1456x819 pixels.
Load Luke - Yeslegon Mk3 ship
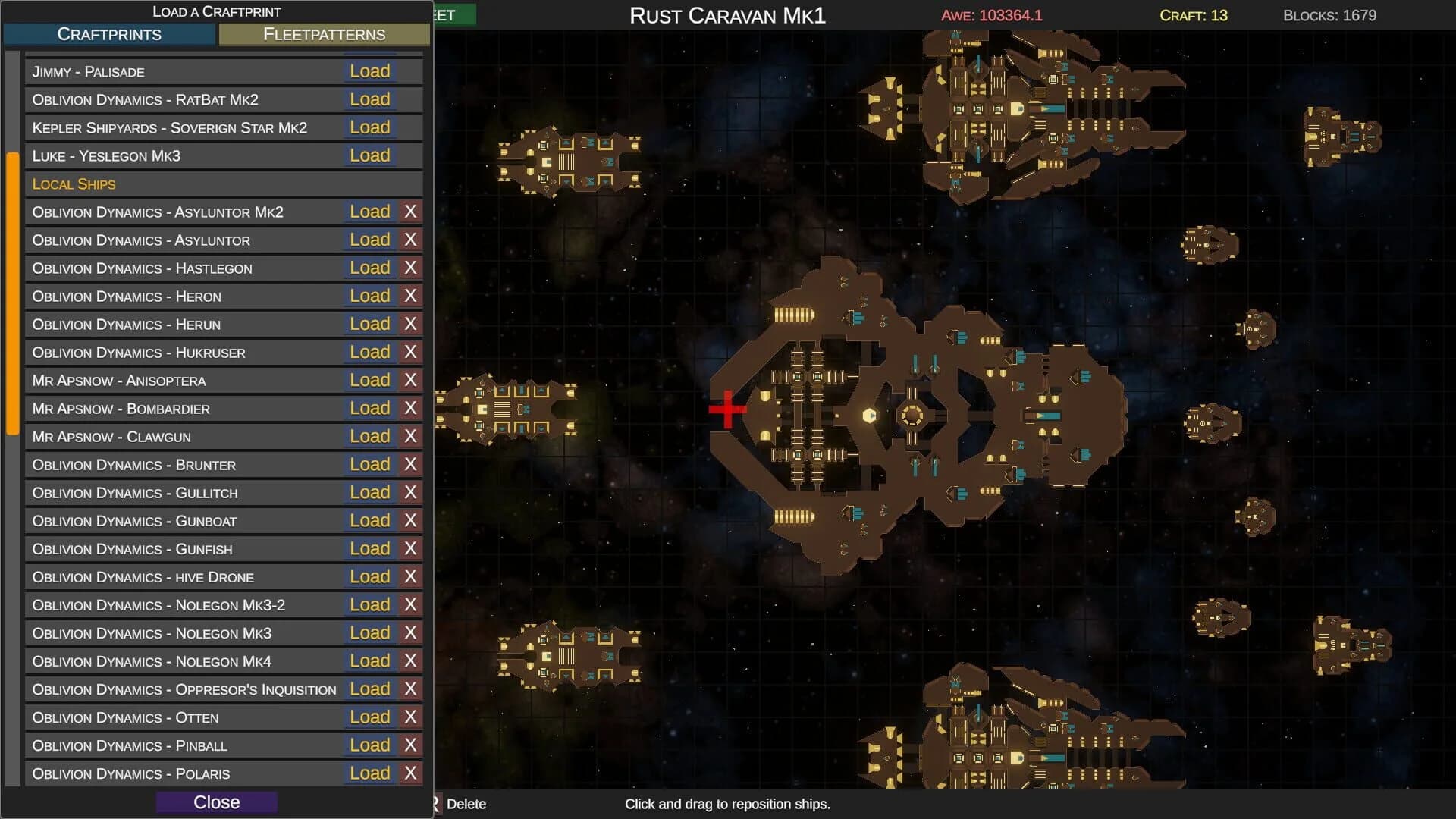click(x=370, y=155)
